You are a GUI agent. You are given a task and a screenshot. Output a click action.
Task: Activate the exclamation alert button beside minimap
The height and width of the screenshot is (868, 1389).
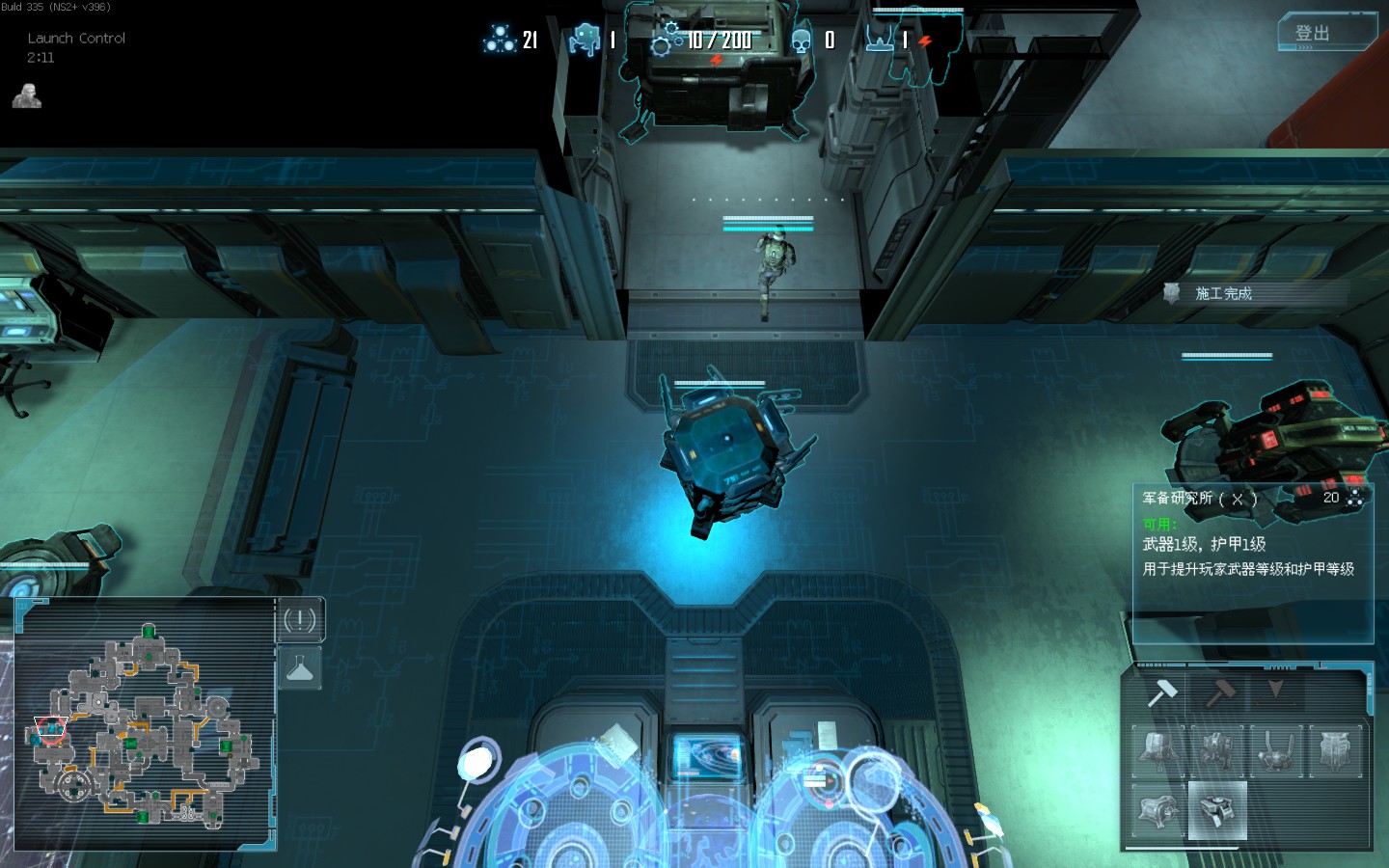pyautogui.click(x=300, y=620)
